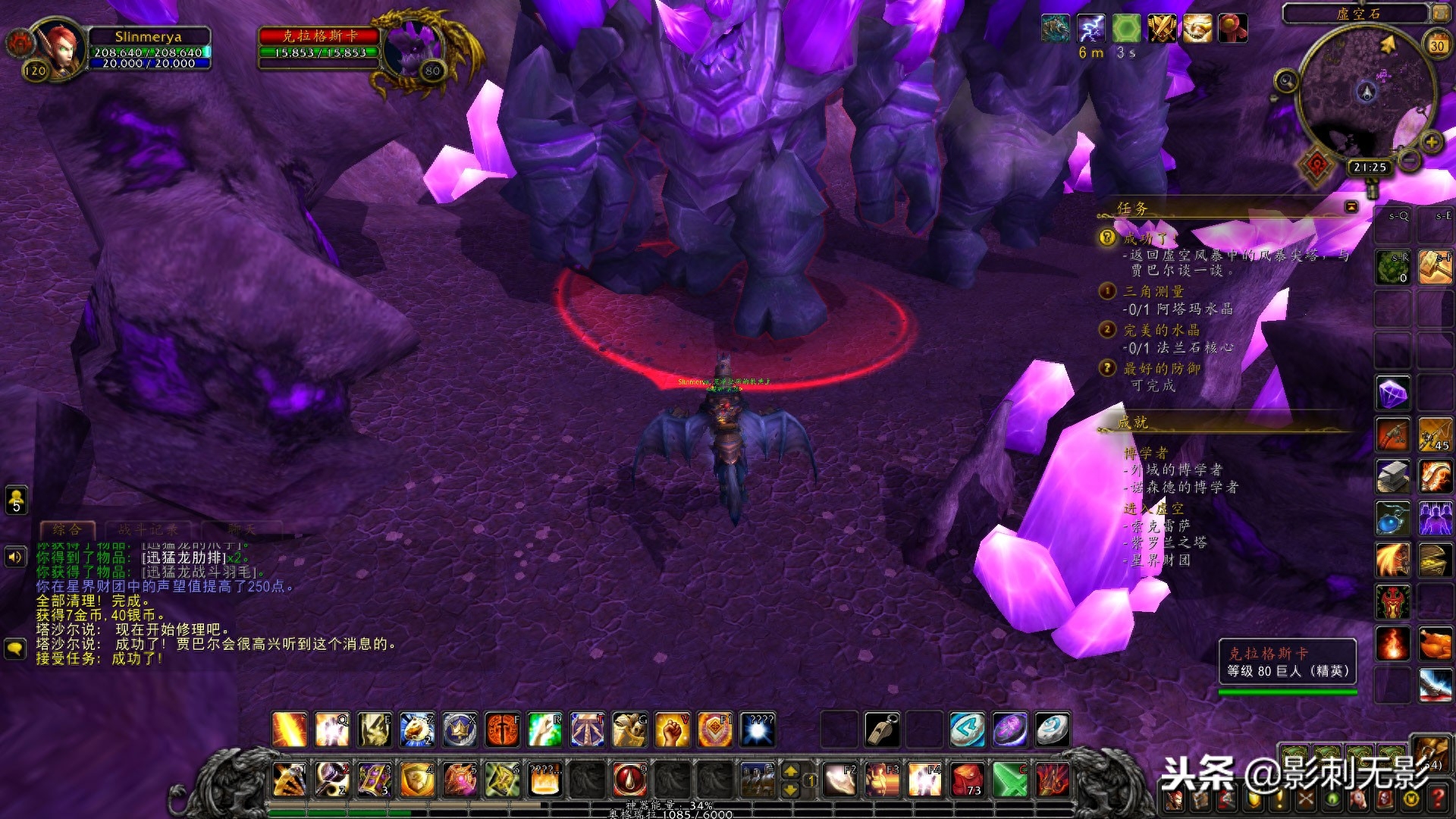The image size is (1456, 819).
Task: Zoom in the minimap with plus button
Action: [1432, 142]
